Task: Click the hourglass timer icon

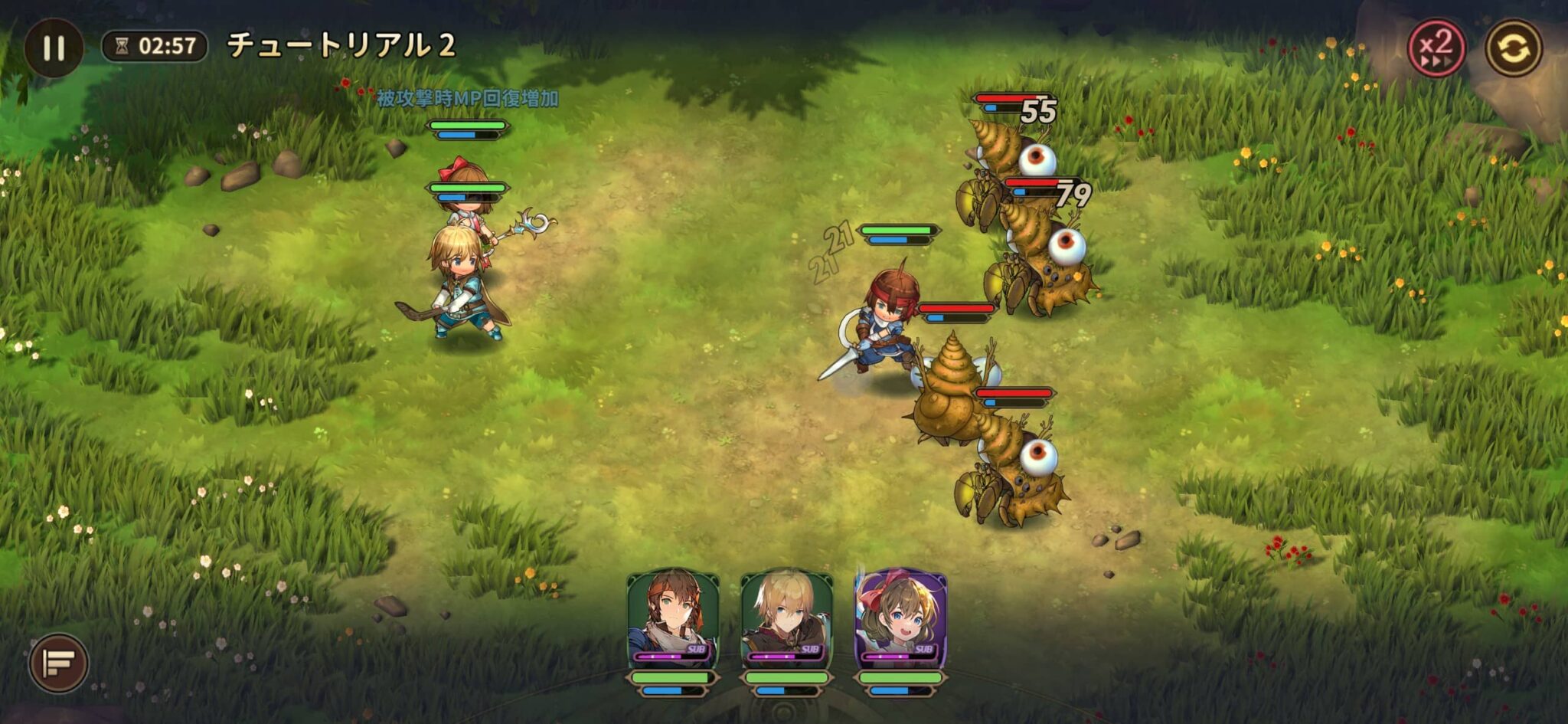Action: pos(122,45)
